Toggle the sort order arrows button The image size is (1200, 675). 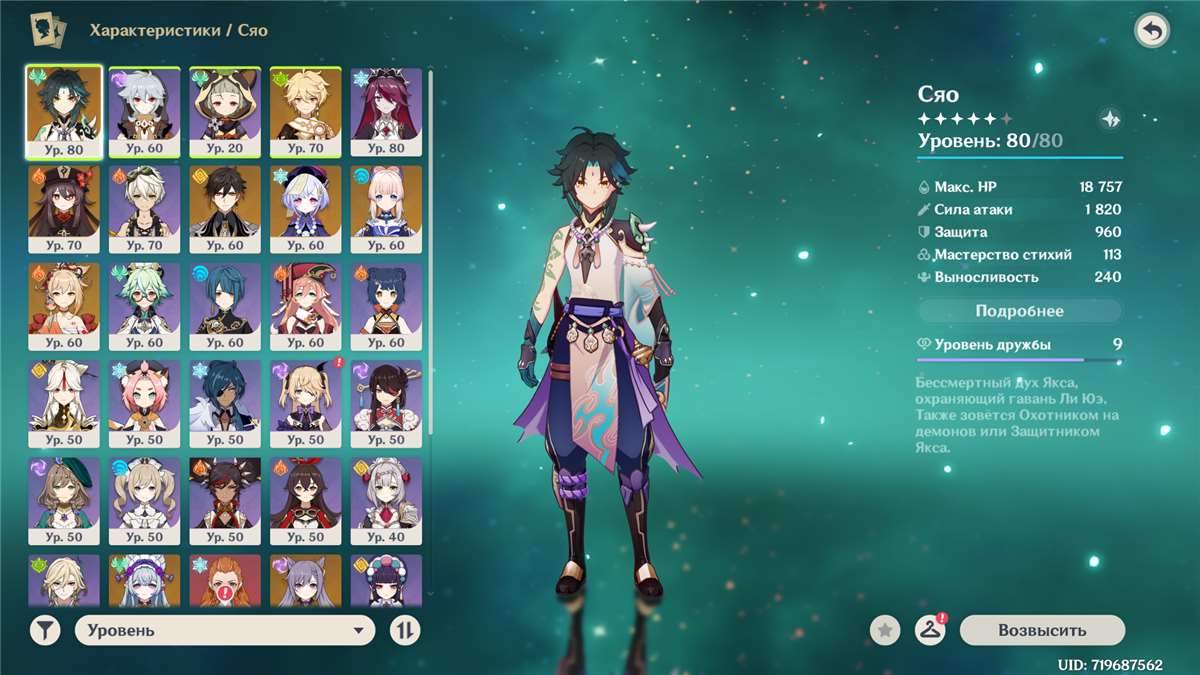click(405, 630)
